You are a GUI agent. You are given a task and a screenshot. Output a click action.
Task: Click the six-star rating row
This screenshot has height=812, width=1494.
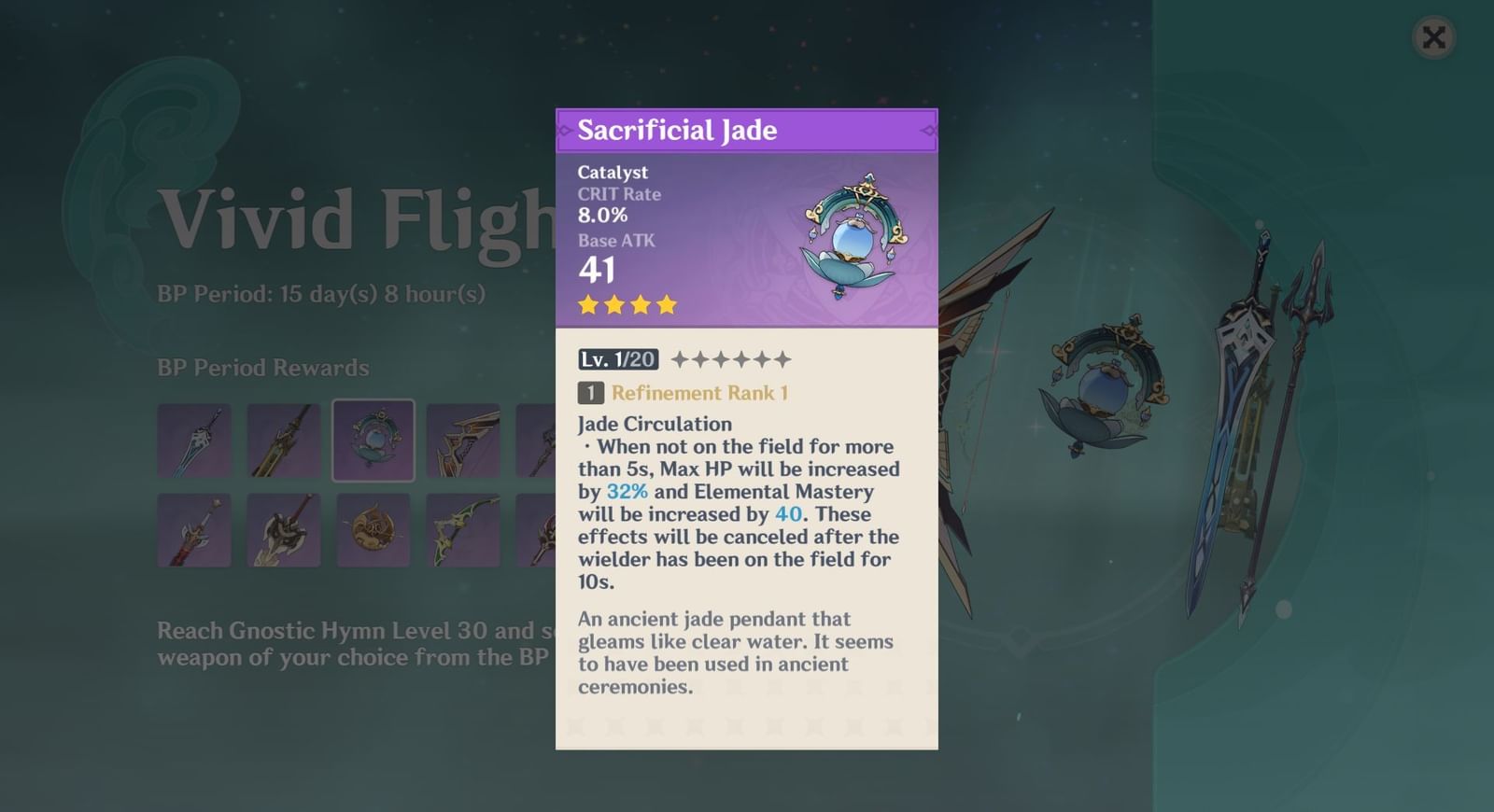pyautogui.click(x=730, y=357)
